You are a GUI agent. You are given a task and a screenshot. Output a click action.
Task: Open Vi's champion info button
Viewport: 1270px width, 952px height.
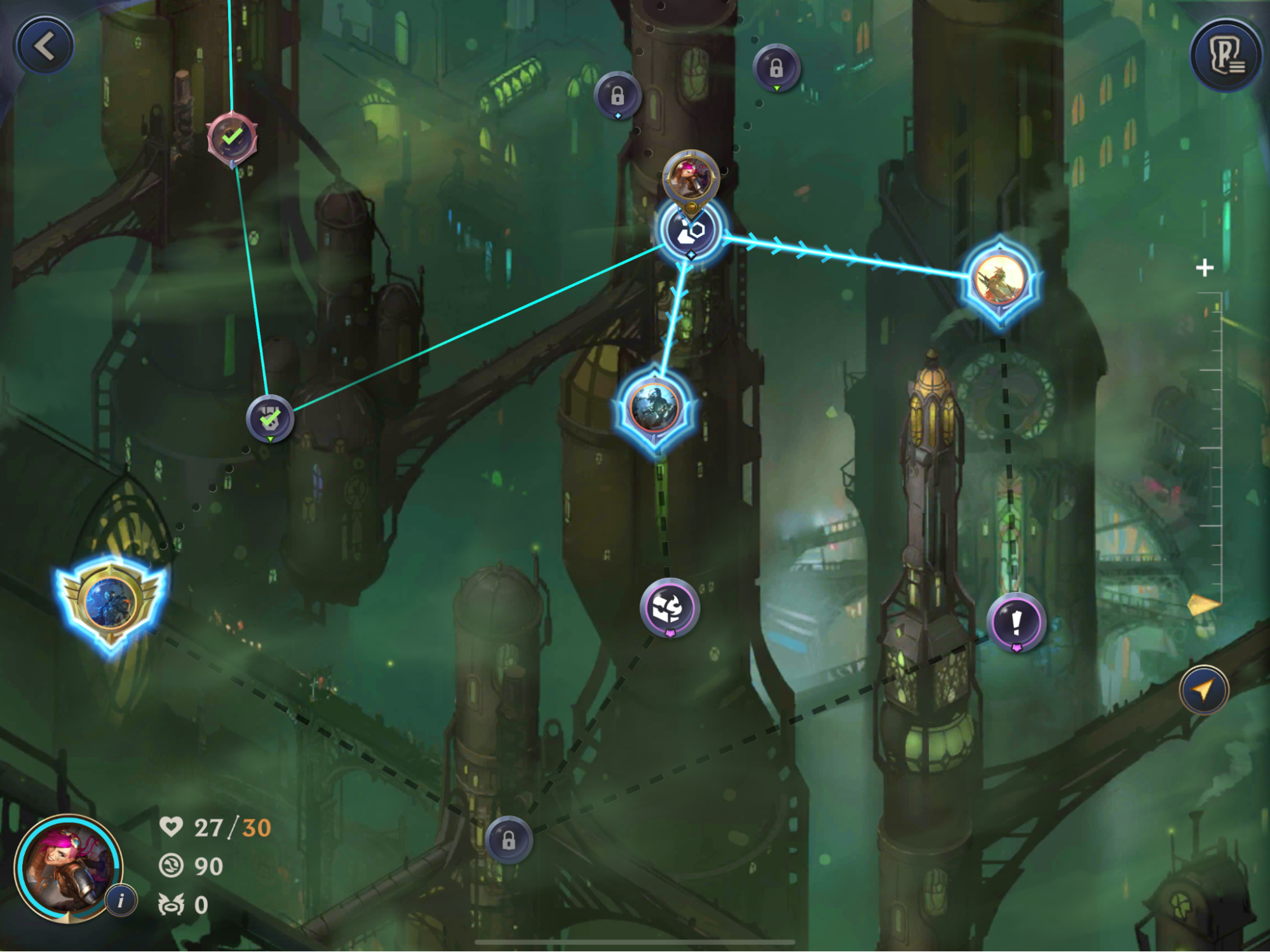point(121,900)
